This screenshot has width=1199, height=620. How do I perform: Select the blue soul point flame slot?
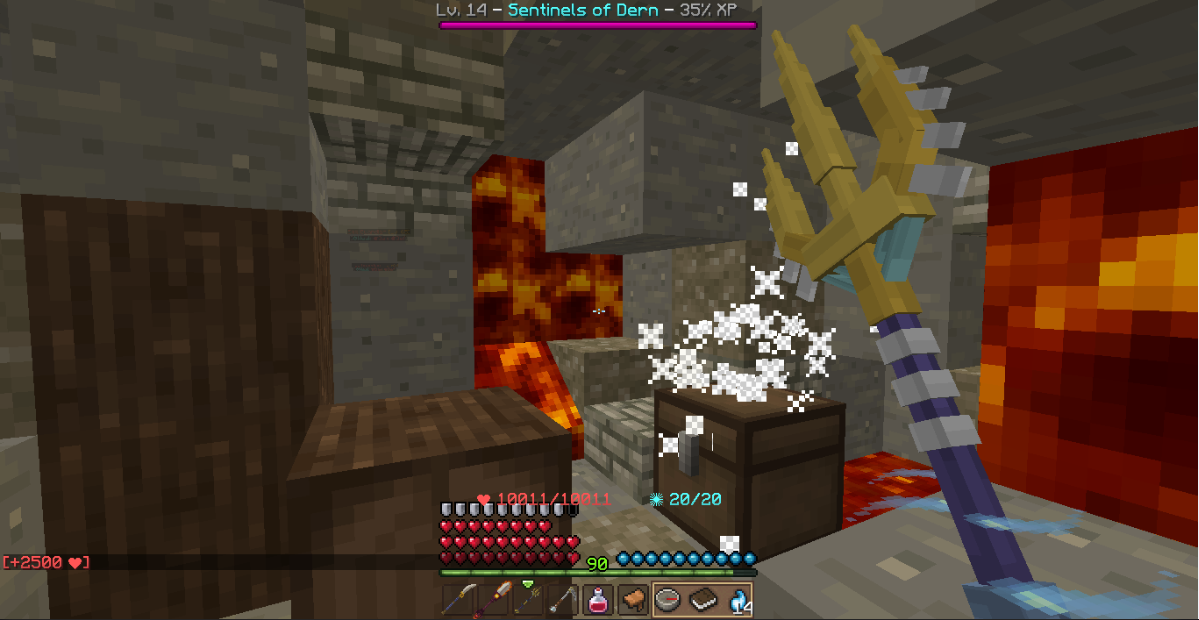point(737,600)
